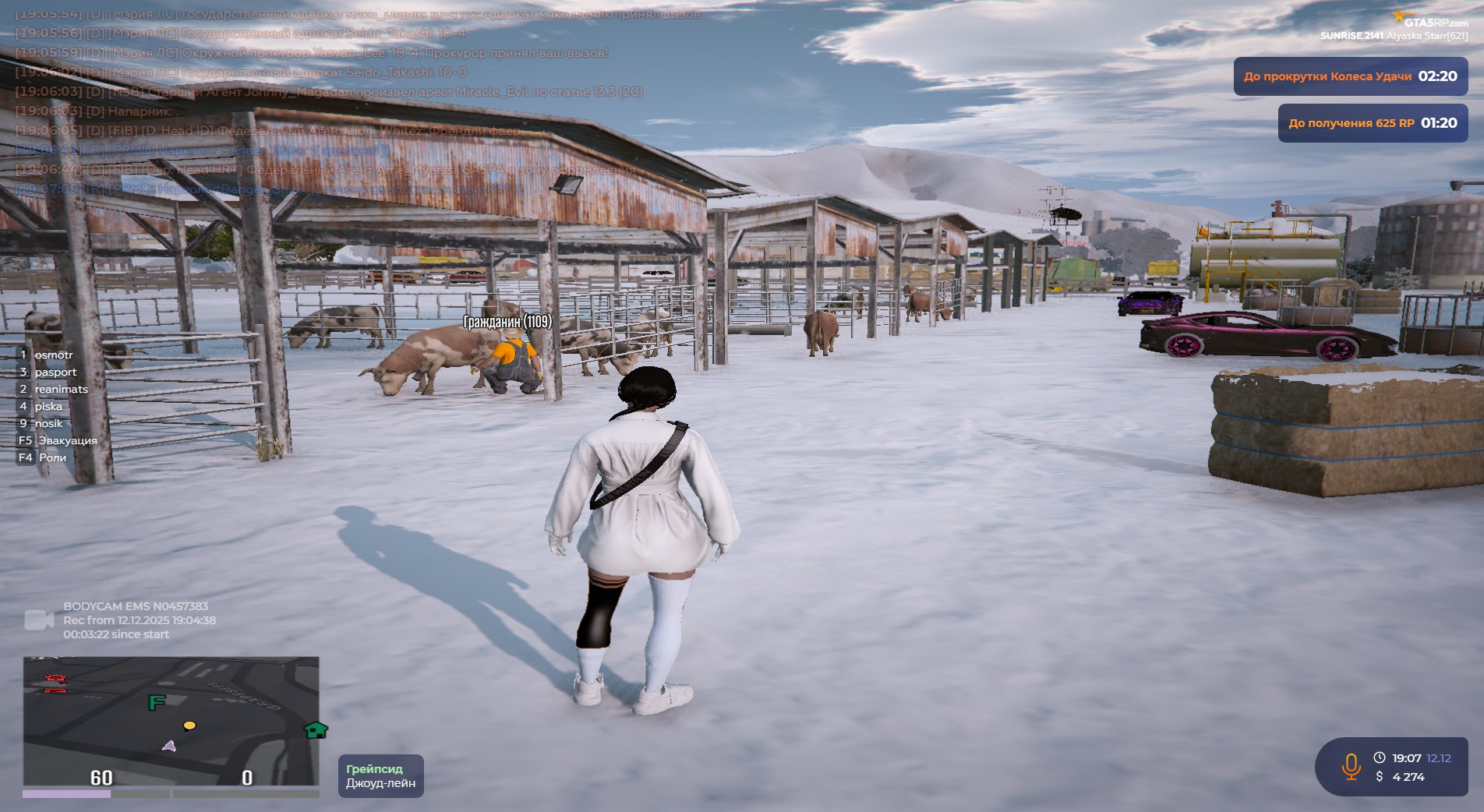Click the bodycam camera icon

coord(39,620)
